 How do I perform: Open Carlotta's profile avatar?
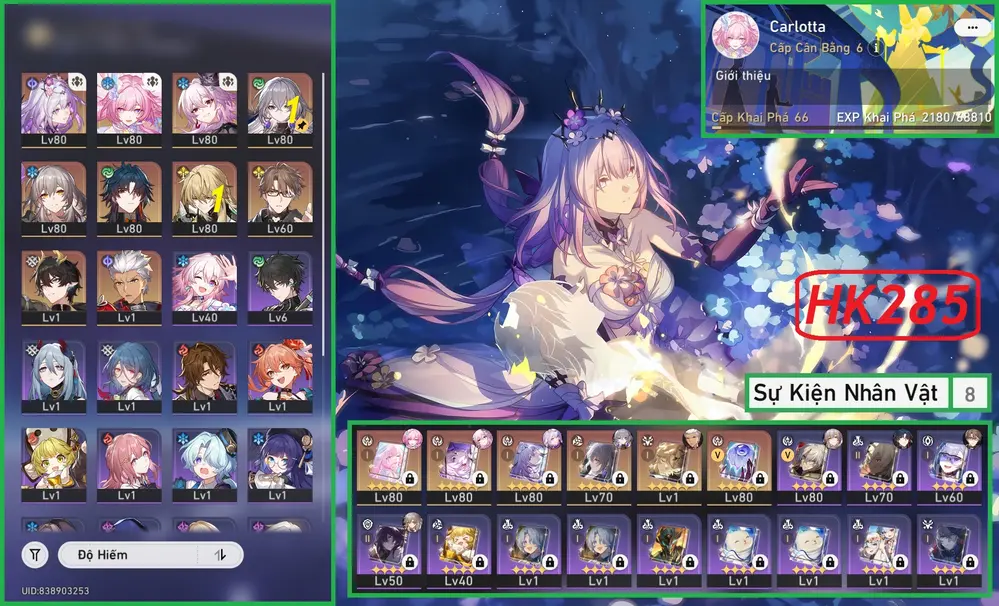point(735,37)
